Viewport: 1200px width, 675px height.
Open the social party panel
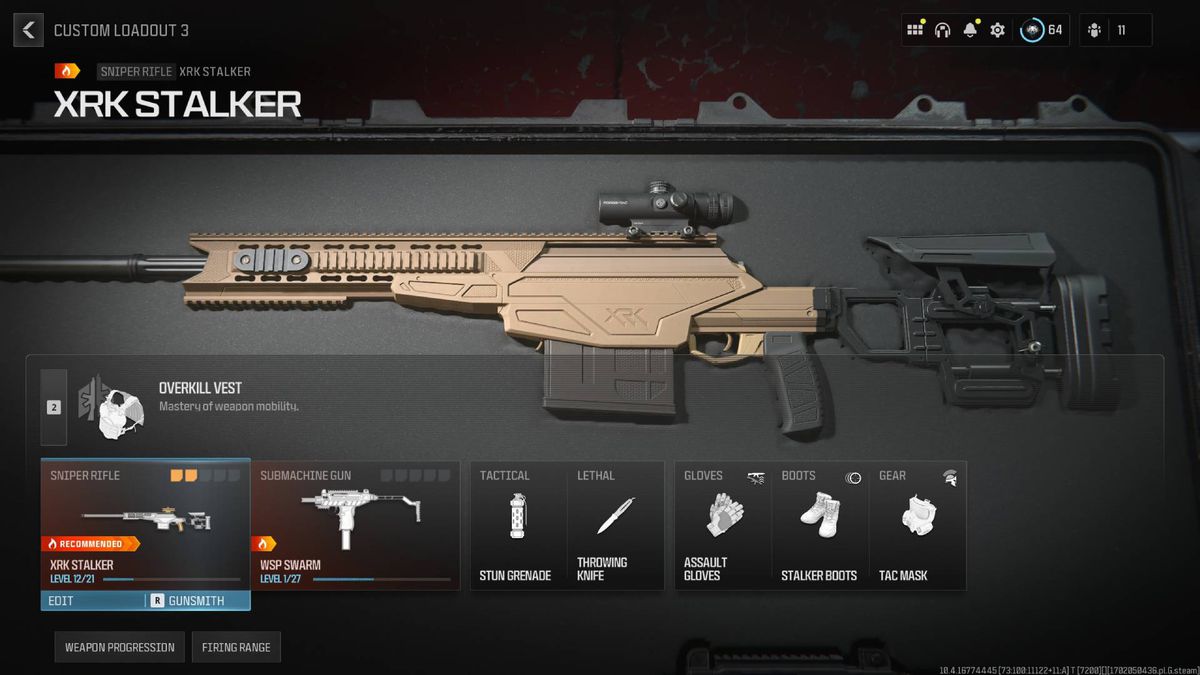click(1115, 30)
